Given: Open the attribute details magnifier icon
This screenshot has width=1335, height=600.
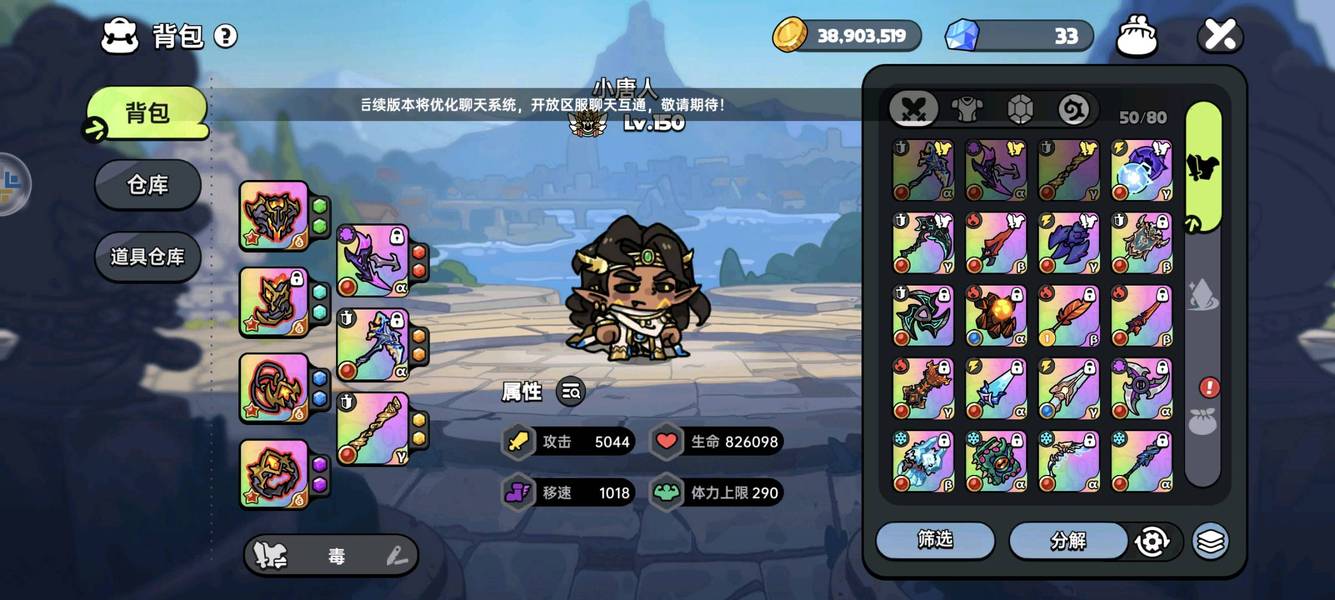Looking at the screenshot, I should (x=571, y=392).
